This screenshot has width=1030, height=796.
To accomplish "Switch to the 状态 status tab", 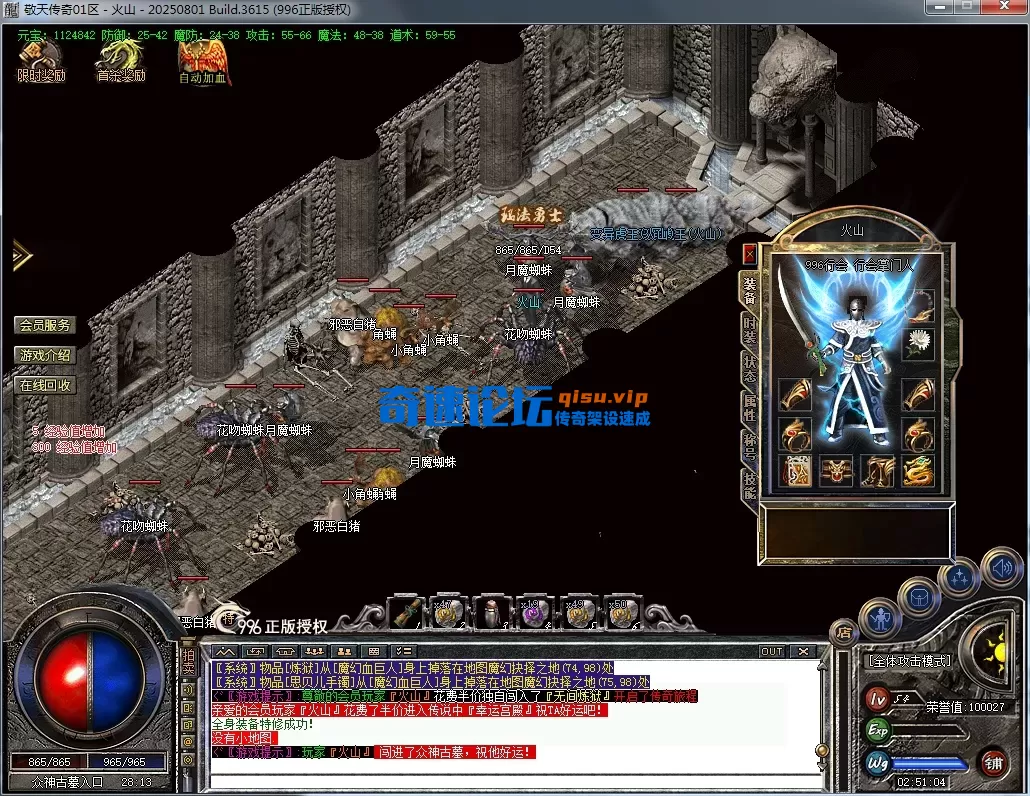I will tap(749, 367).
